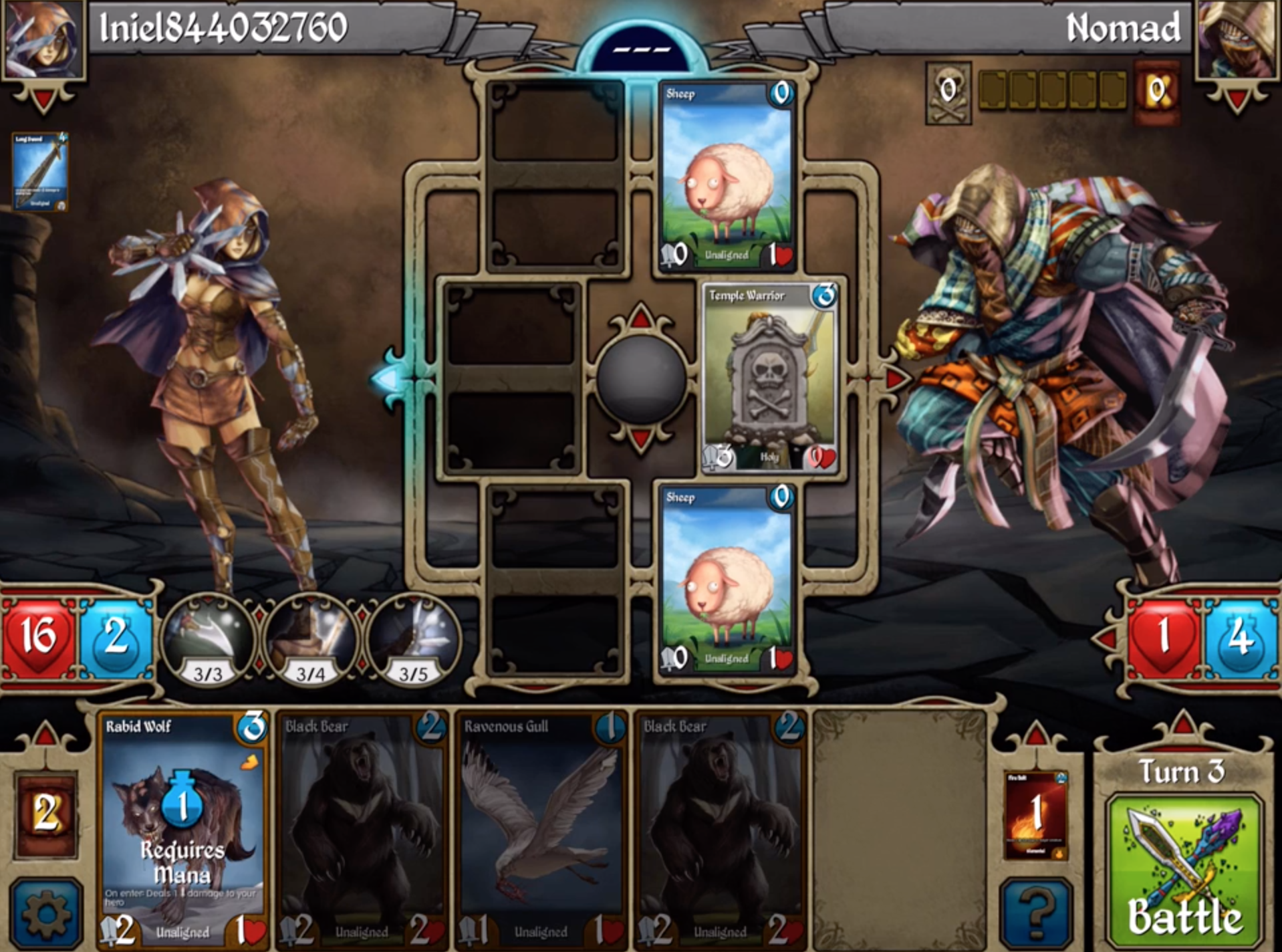1282x952 pixels.
Task: Open help with the question mark button
Action: (1035, 913)
